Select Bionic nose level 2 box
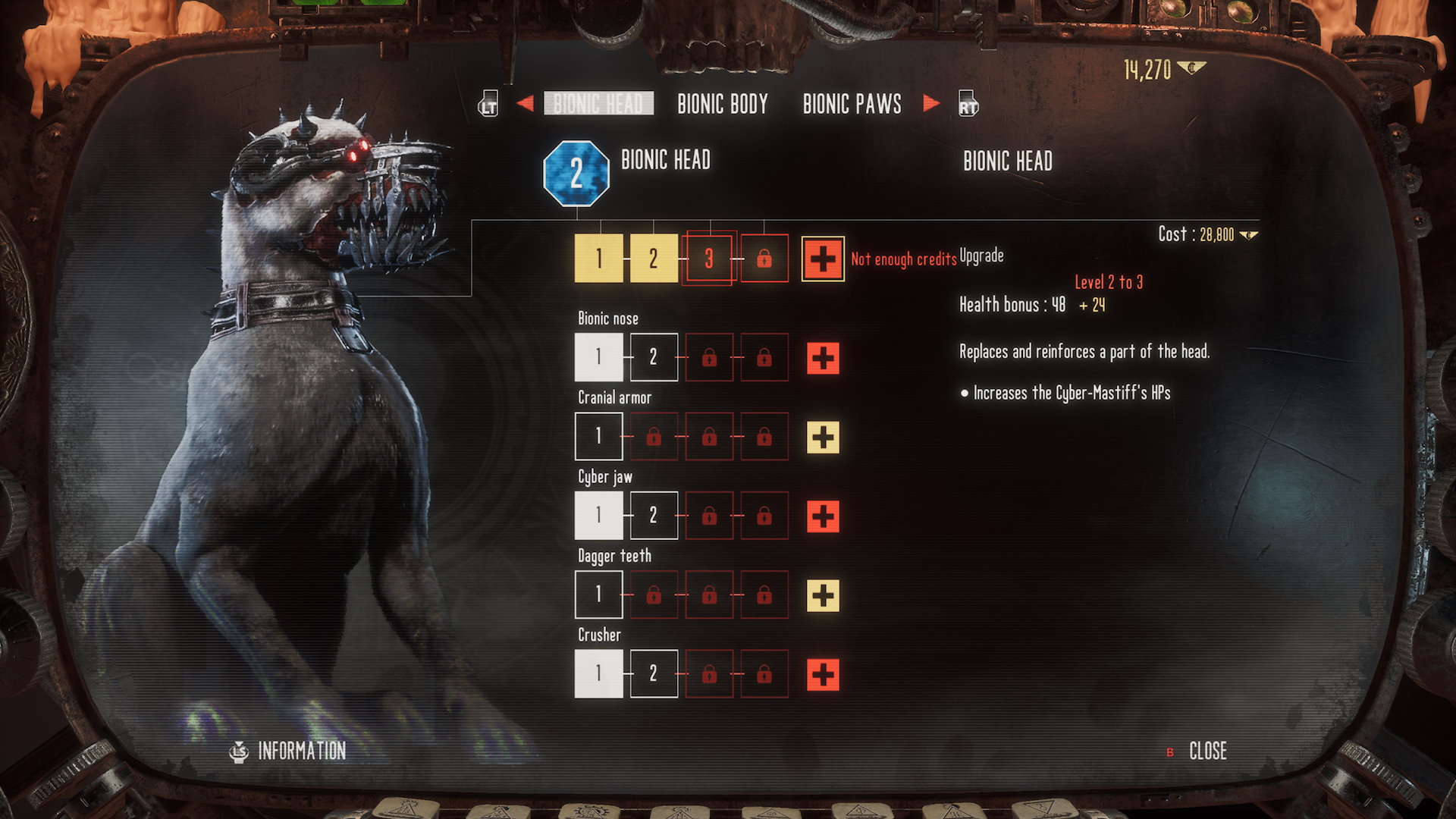 [x=654, y=357]
